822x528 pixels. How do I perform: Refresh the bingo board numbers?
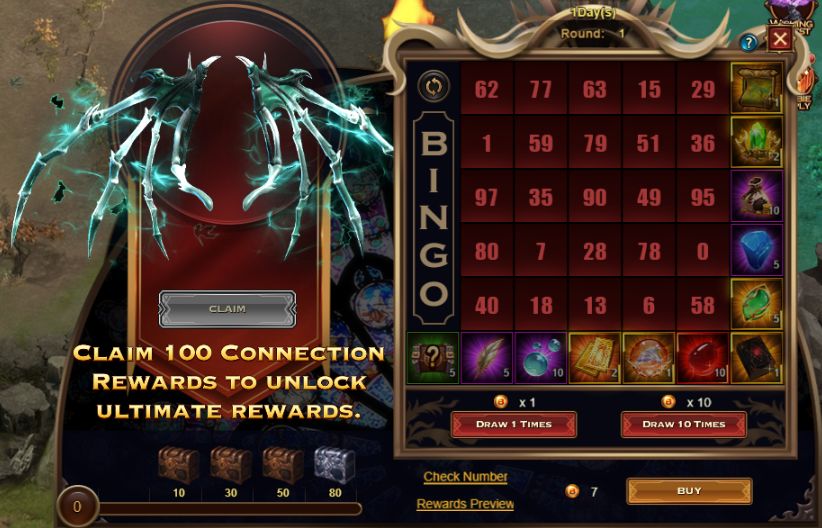[434, 86]
